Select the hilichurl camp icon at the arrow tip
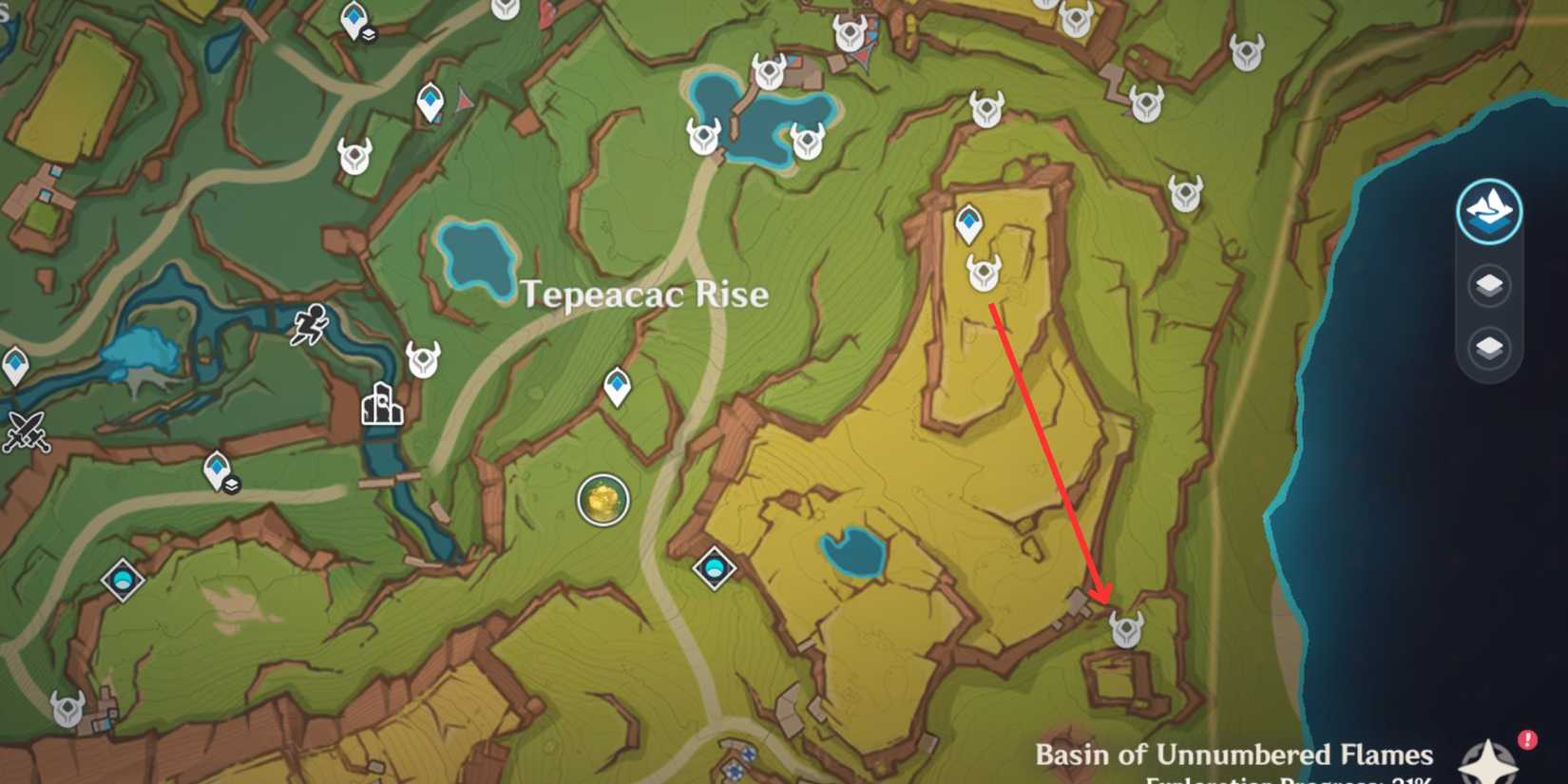Screen dimensions: 1568x784 (x=1126, y=627)
